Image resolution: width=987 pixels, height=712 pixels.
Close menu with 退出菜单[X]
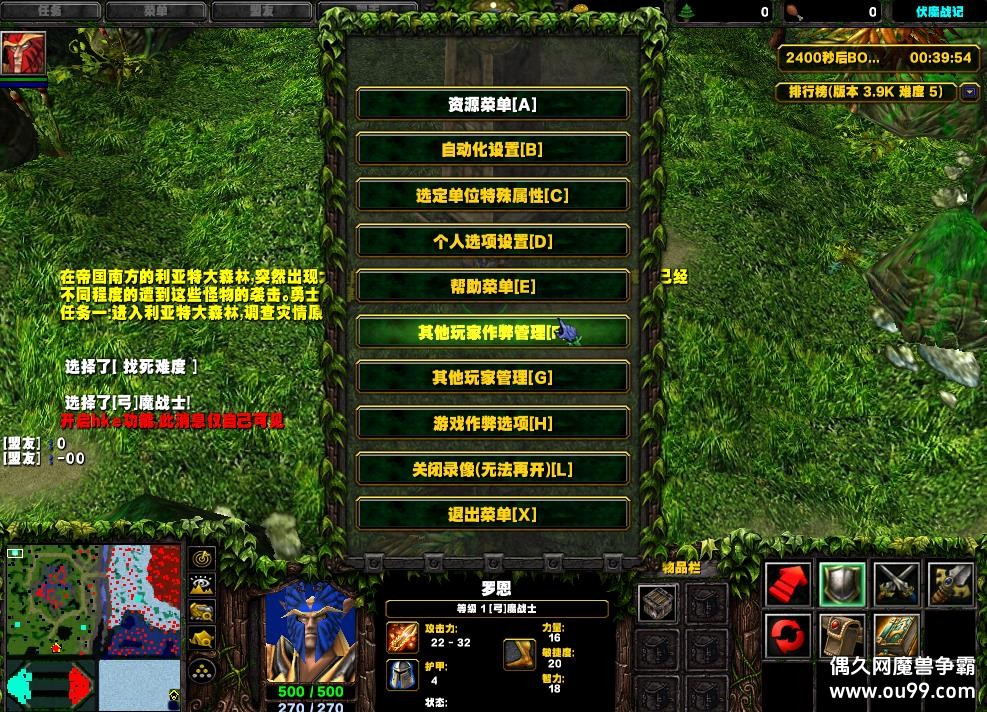click(492, 514)
